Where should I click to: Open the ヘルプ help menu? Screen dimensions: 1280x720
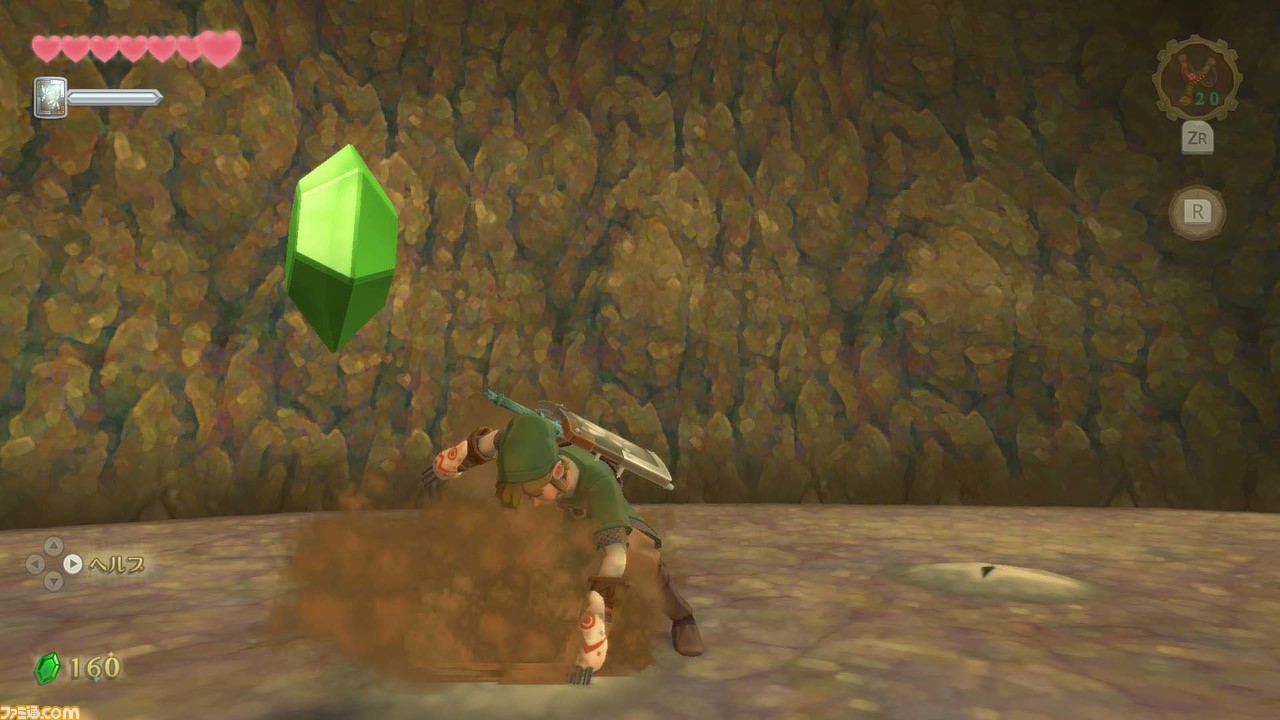[x=118, y=564]
